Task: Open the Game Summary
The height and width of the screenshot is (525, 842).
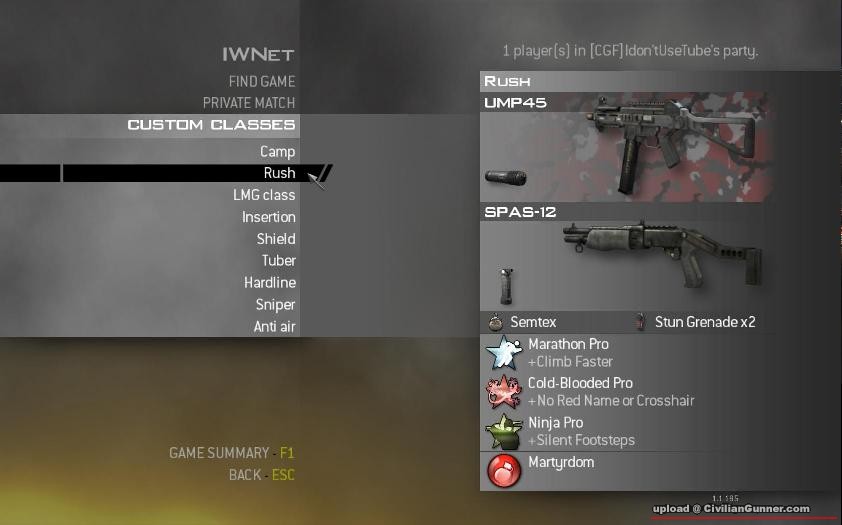Action: [231, 453]
